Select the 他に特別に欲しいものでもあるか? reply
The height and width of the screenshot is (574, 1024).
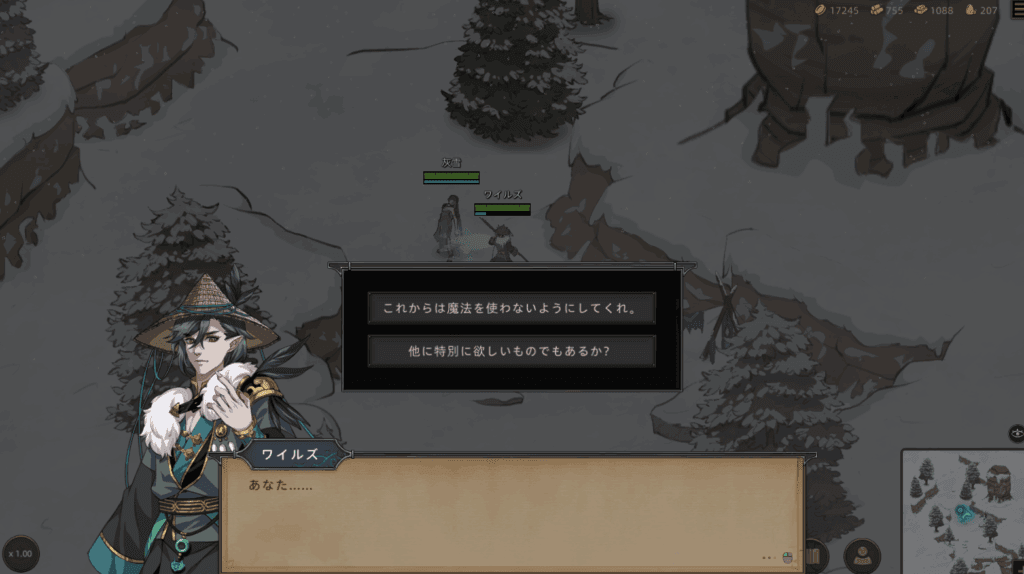coord(511,351)
